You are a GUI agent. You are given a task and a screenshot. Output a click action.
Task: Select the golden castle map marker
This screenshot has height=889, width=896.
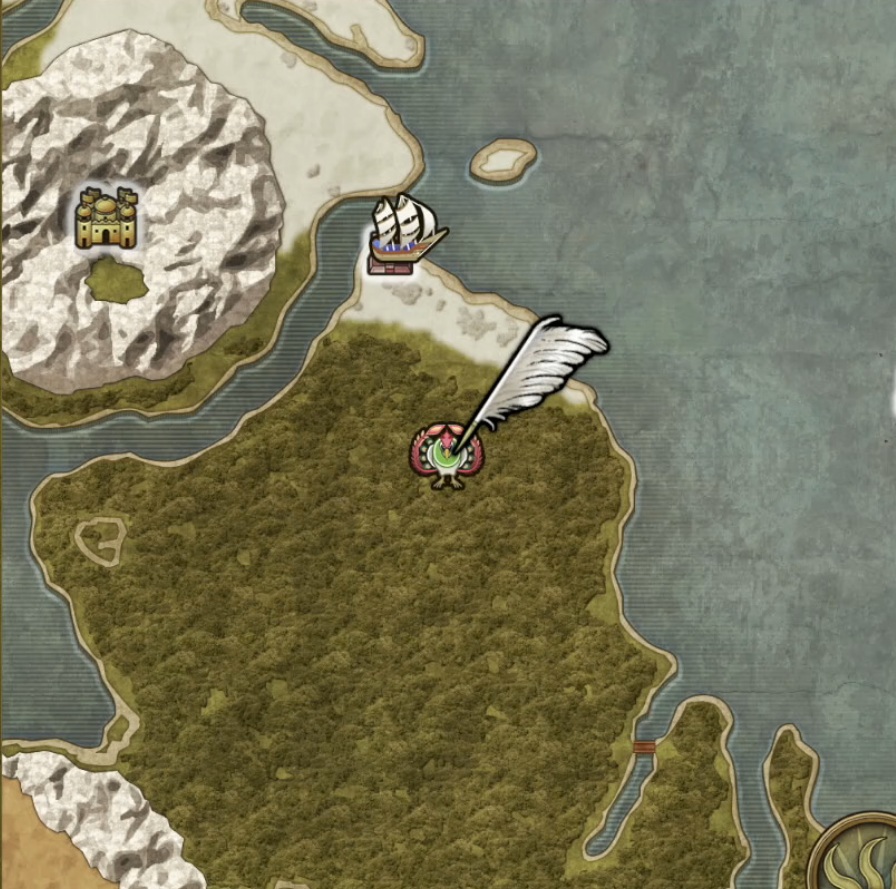tap(106, 218)
